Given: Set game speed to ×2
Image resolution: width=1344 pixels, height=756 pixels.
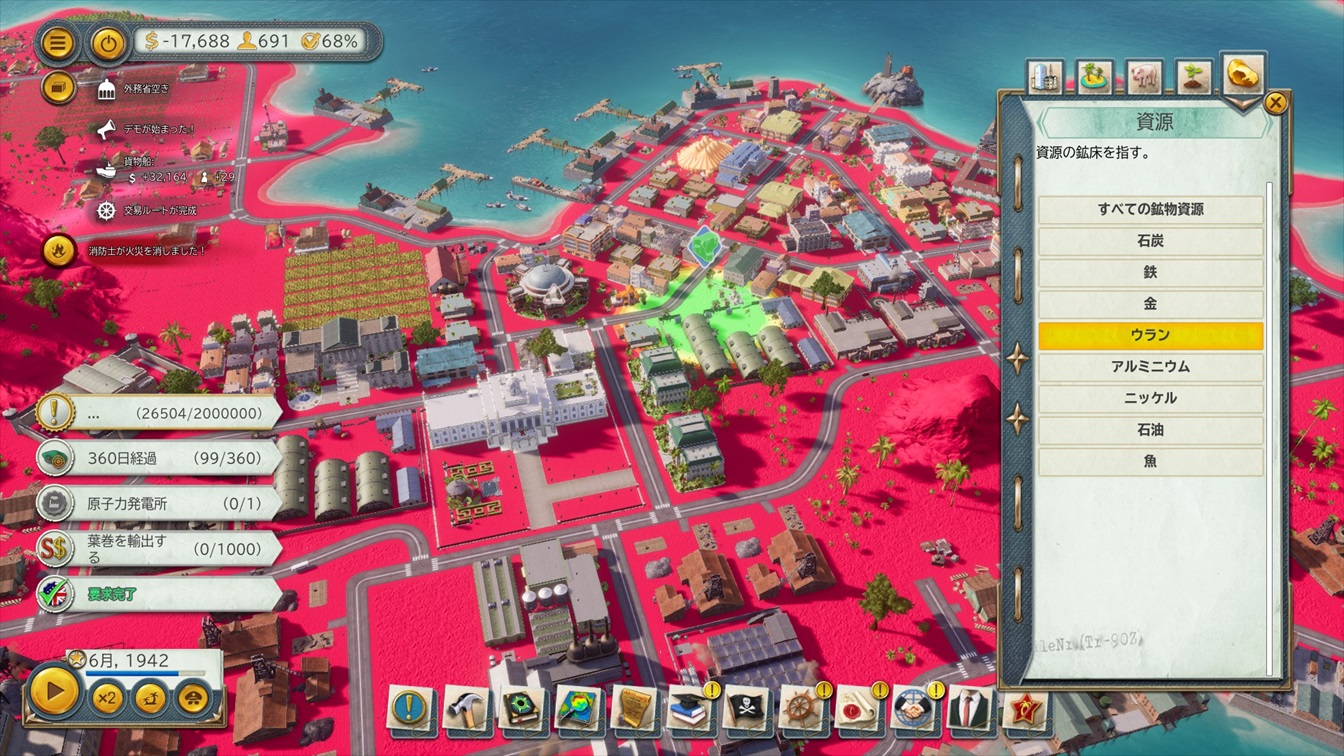Looking at the screenshot, I should pyautogui.click(x=107, y=696).
